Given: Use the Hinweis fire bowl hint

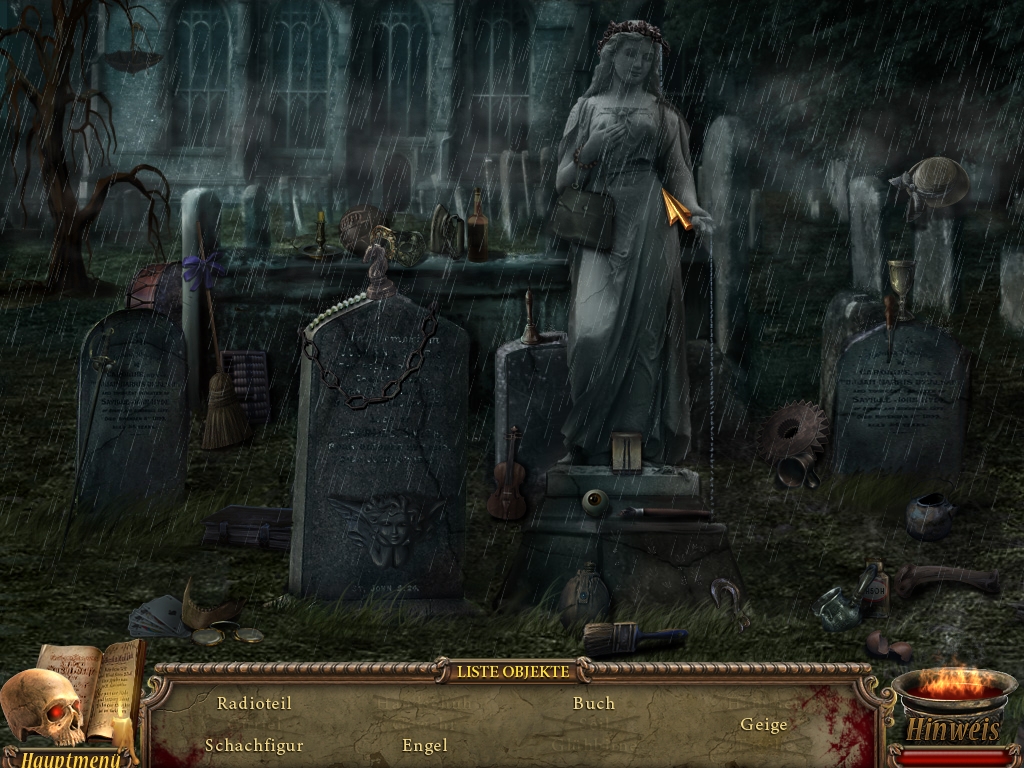Looking at the screenshot, I should pyautogui.click(x=953, y=700).
